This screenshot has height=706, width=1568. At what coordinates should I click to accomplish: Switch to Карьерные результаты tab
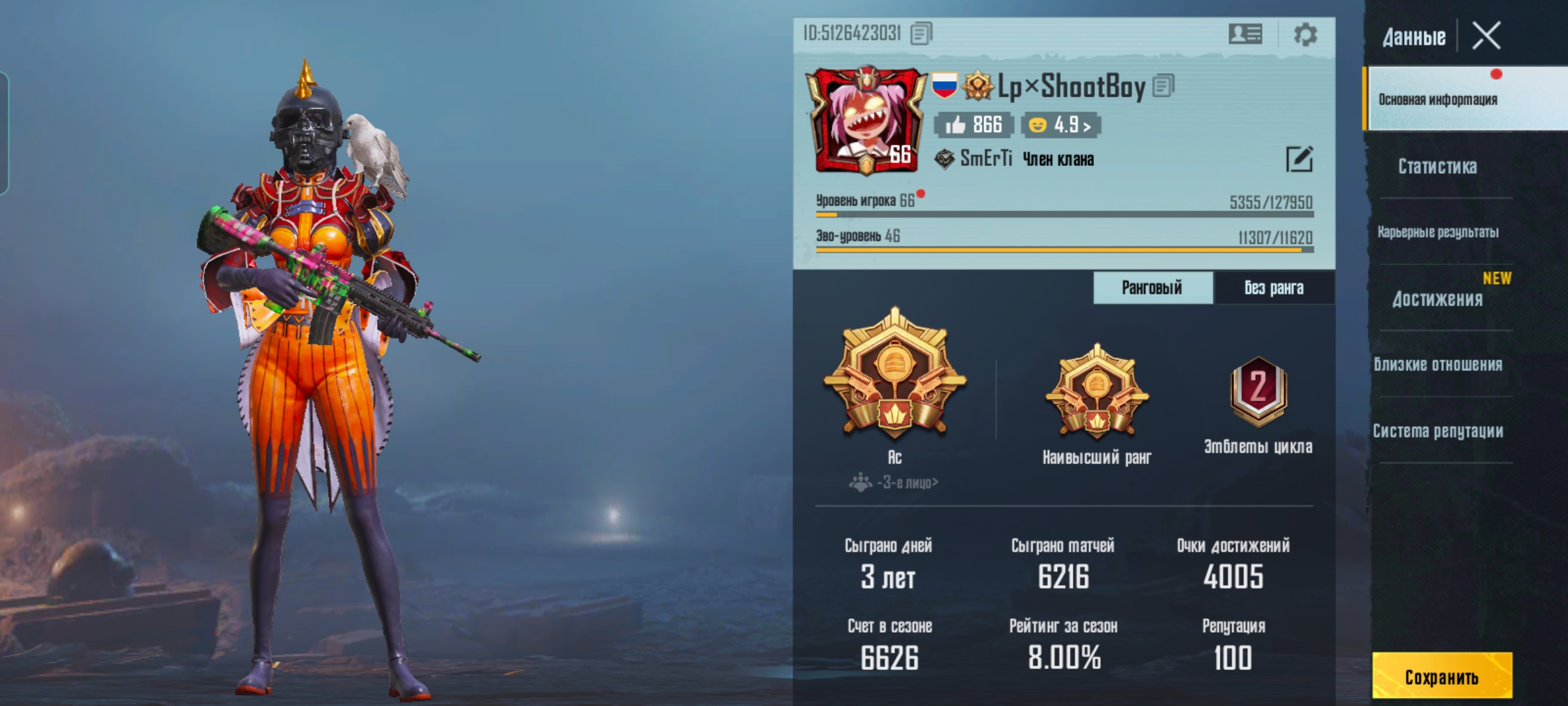tap(1438, 232)
